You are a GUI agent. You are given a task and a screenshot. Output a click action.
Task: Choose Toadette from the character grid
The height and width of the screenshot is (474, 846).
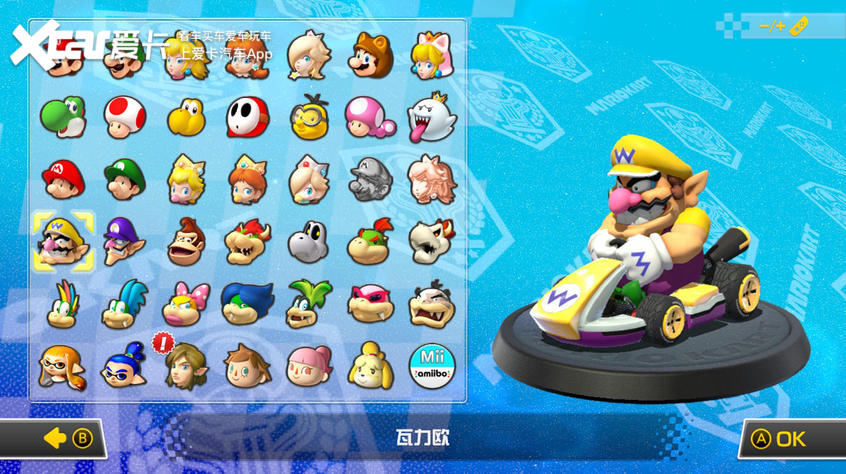(x=370, y=118)
